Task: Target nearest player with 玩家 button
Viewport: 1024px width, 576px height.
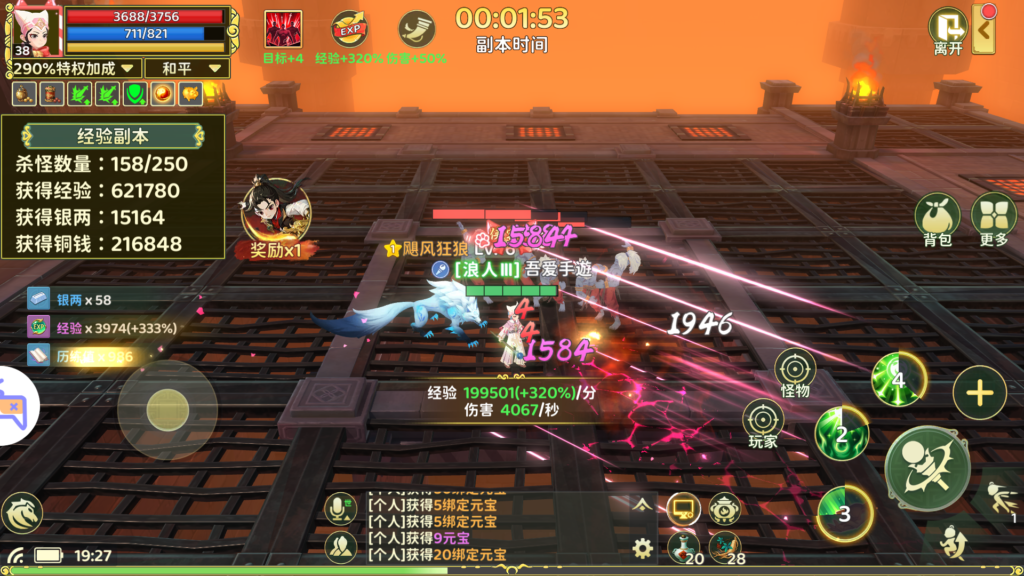Action: (x=763, y=421)
